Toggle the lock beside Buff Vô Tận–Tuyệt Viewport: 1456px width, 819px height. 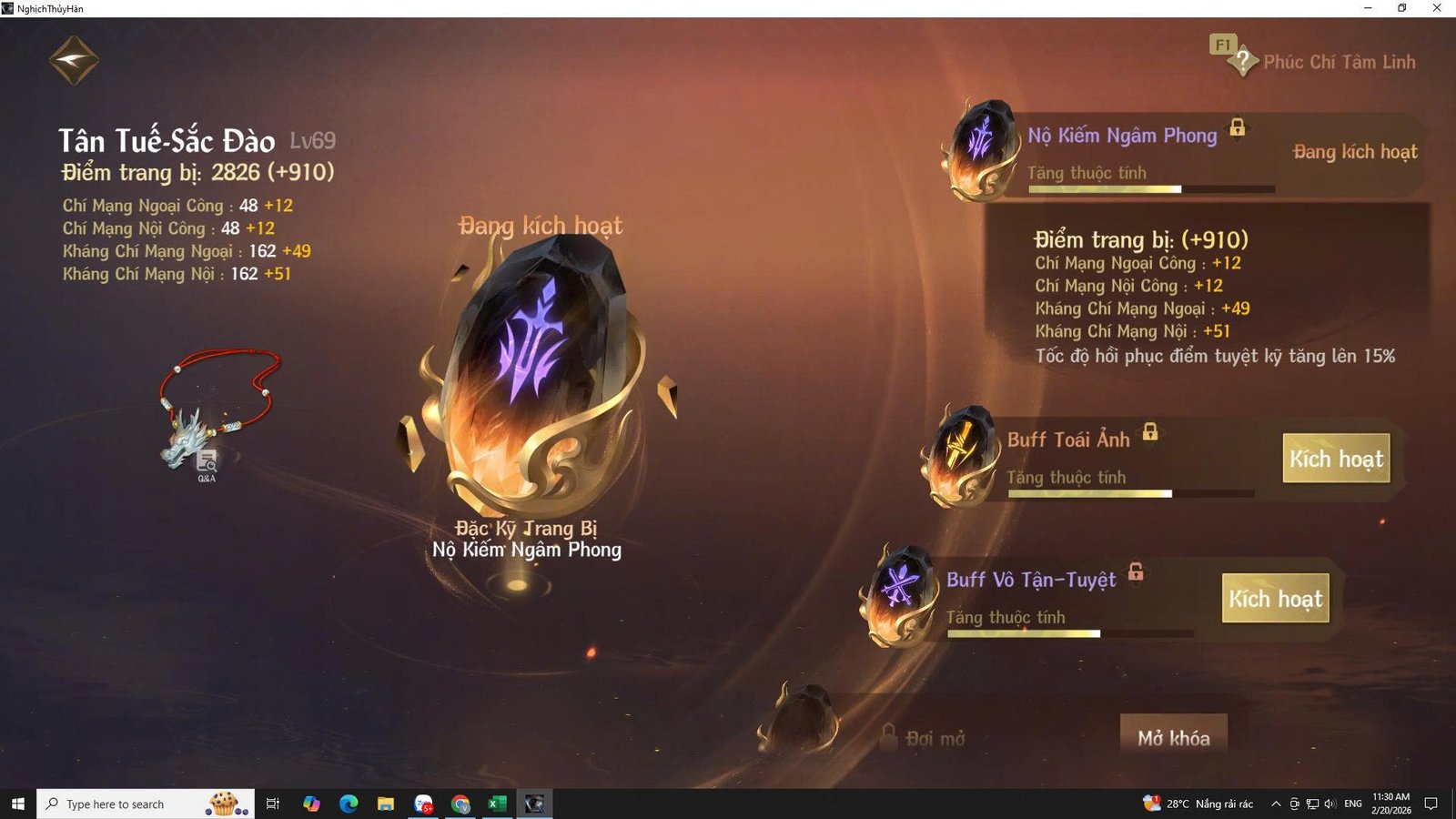click(1134, 573)
